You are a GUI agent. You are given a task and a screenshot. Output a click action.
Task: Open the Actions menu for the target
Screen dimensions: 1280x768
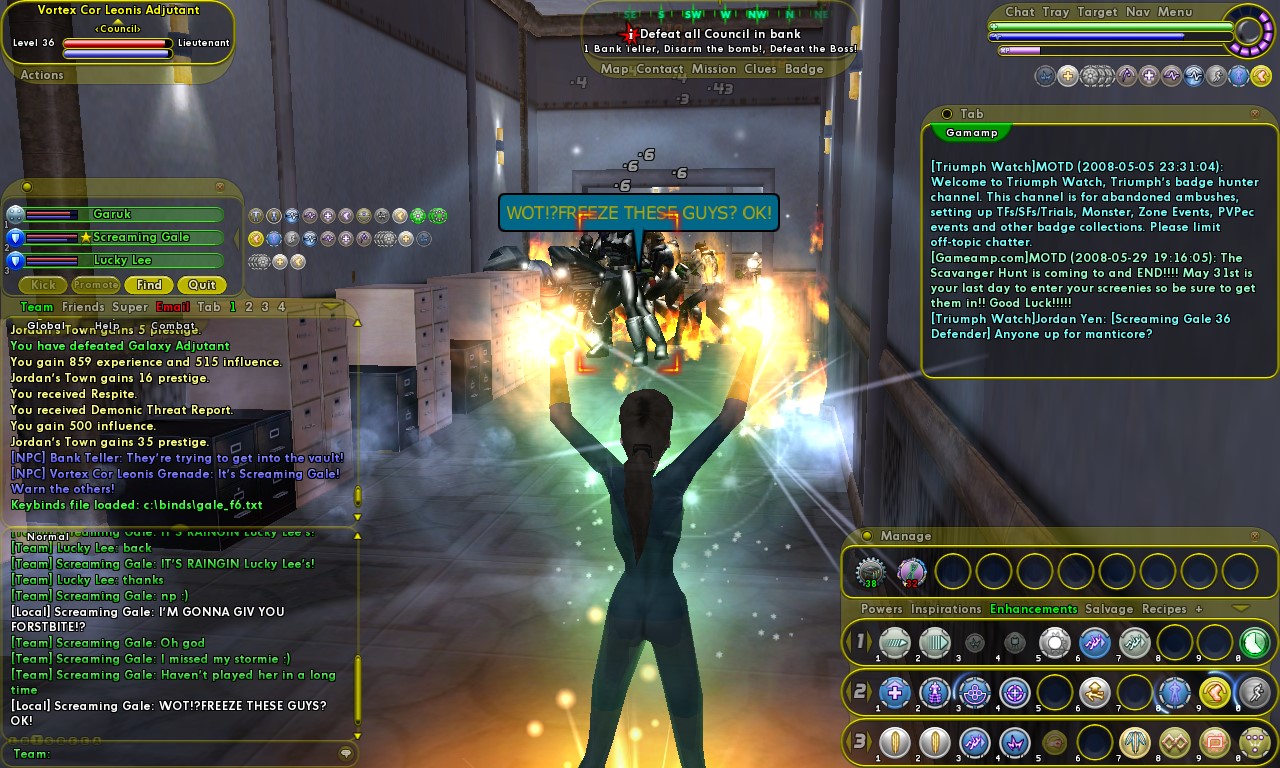tap(42, 75)
